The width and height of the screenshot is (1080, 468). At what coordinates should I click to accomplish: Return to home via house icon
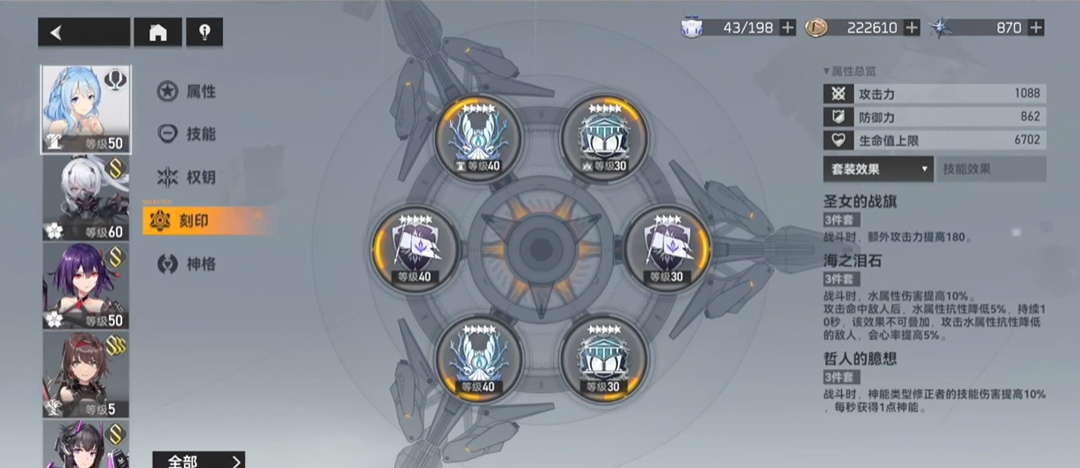coord(158,32)
